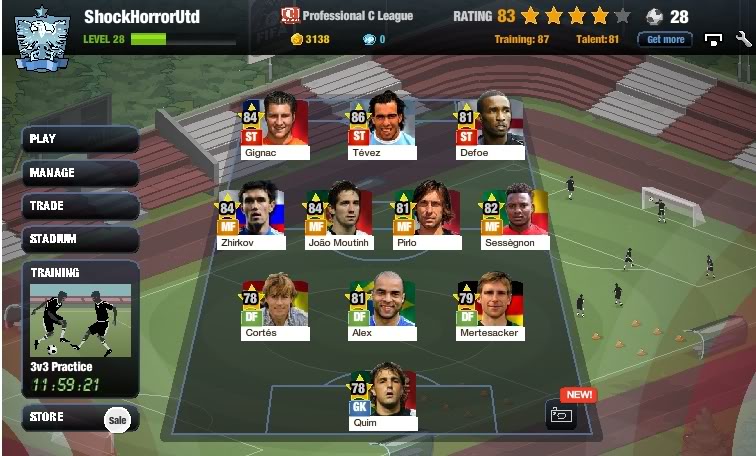Go to the TRADE section
Image resolution: width=756 pixels, height=456 pixels.
coord(80,206)
